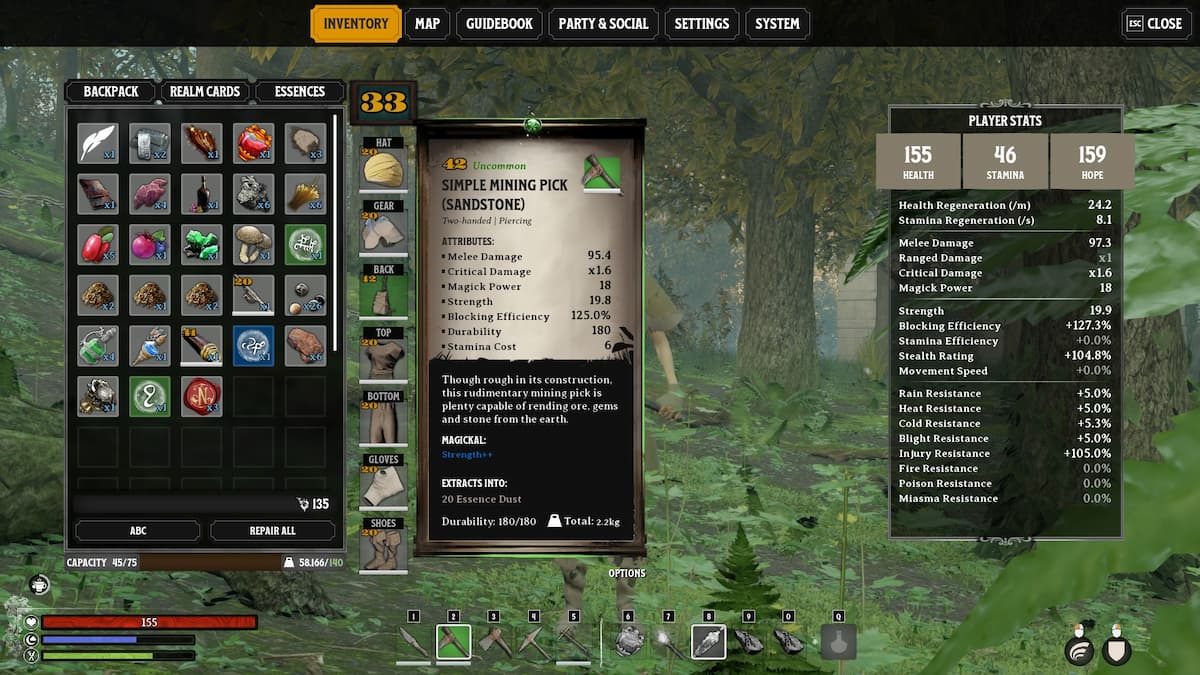Go to the Settings tab

701,24
